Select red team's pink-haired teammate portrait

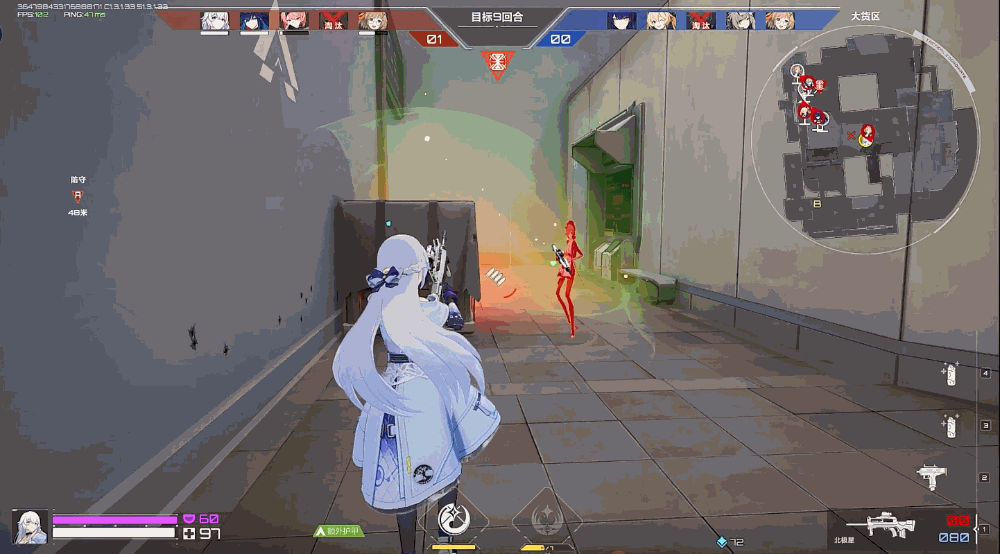294,20
